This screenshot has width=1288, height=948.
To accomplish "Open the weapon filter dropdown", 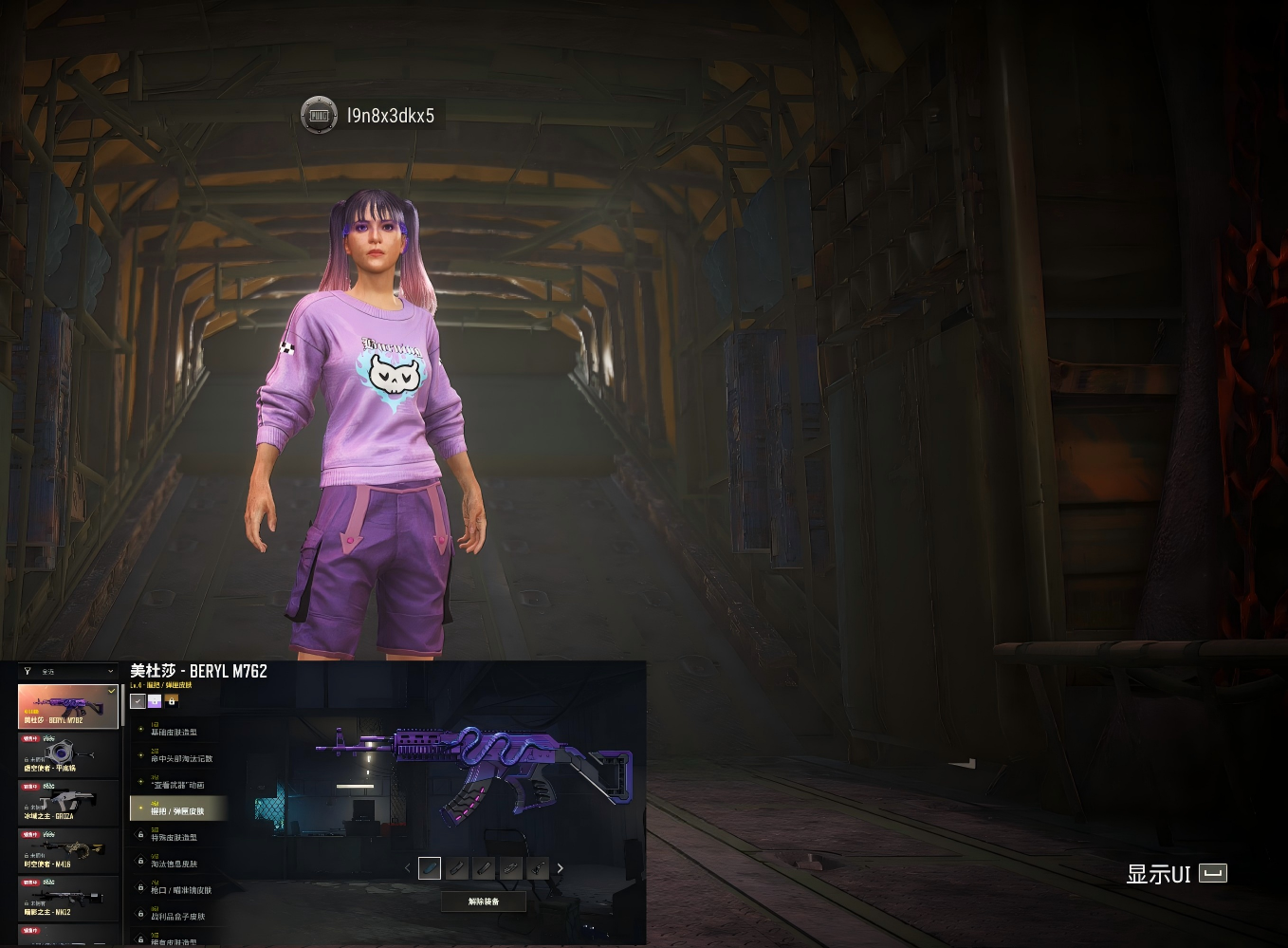I will coord(68,672).
